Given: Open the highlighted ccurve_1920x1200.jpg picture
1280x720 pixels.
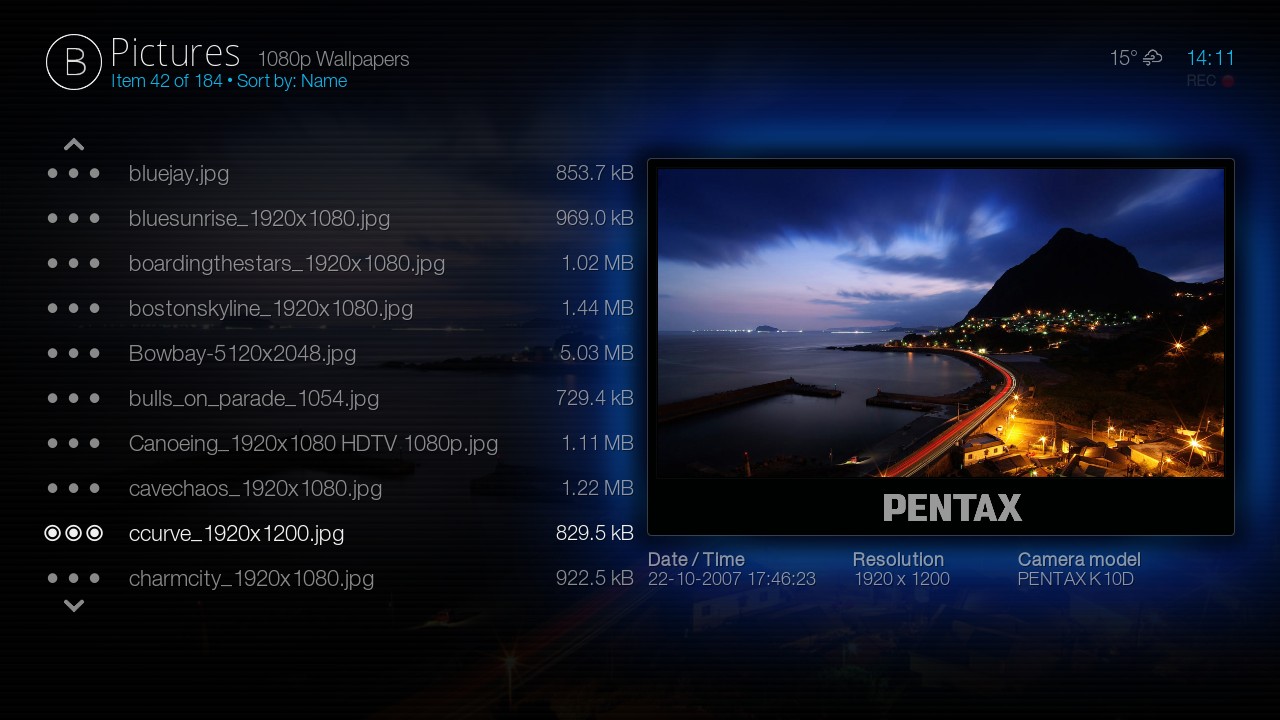Looking at the screenshot, I should coord(236,534).
